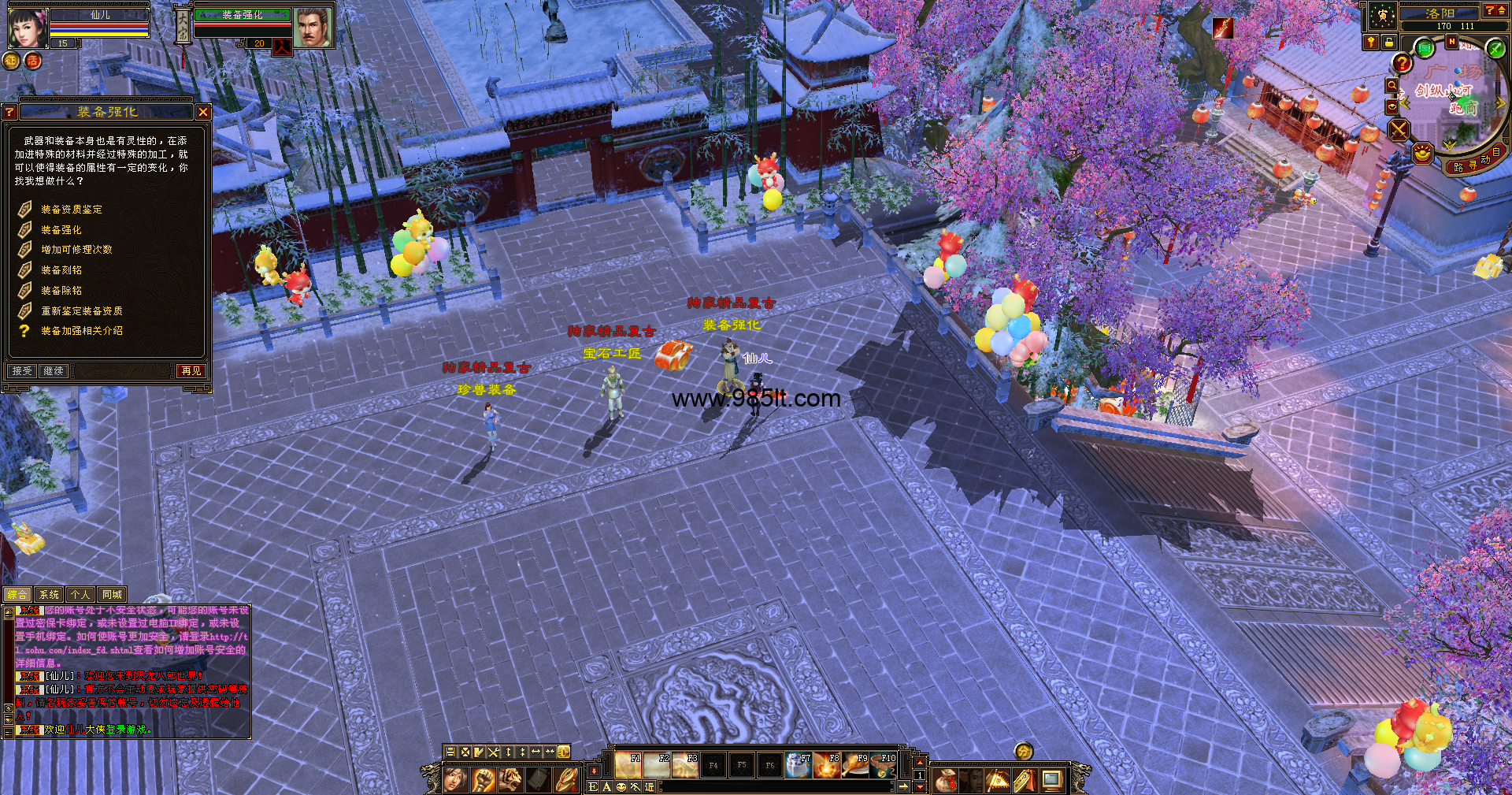Choose the 增加可修理次数 option

coord(76,250)
